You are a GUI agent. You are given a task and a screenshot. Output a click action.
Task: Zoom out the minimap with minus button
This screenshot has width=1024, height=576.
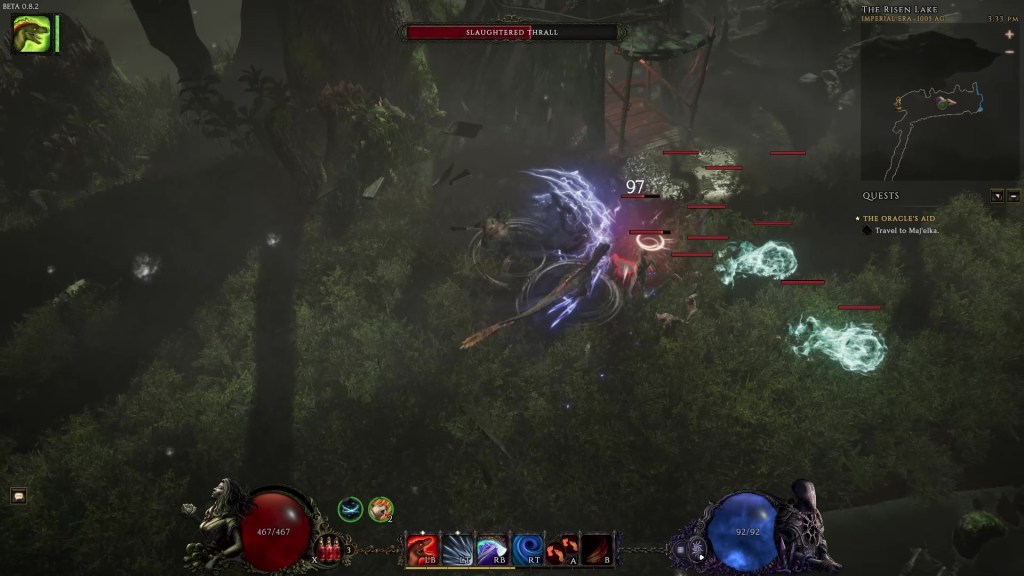point(1010,52)
